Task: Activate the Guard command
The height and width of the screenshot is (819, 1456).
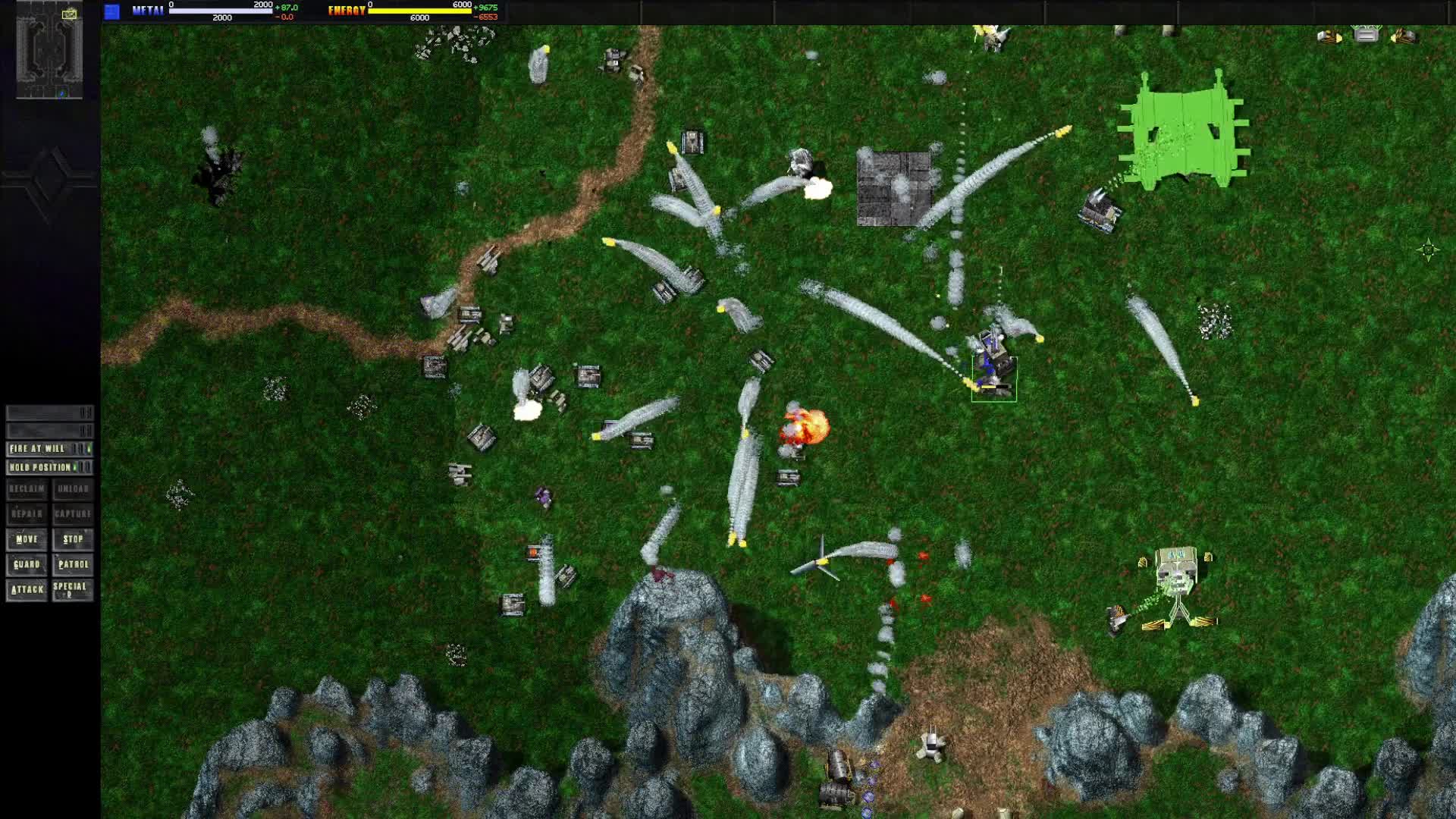Action: pos(27,564)
